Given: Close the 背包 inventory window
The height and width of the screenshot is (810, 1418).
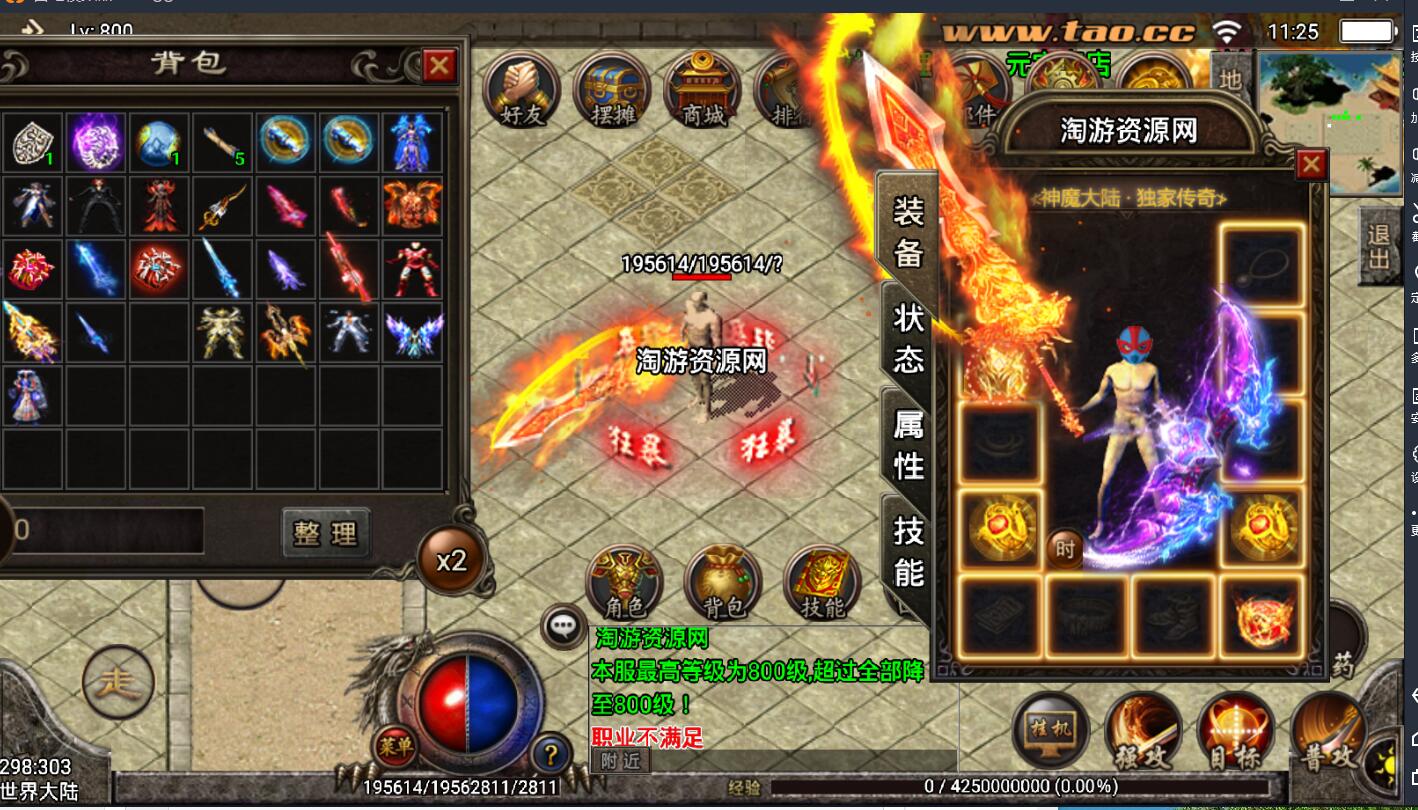Looking at the screenshot, I should click(439, 66).
